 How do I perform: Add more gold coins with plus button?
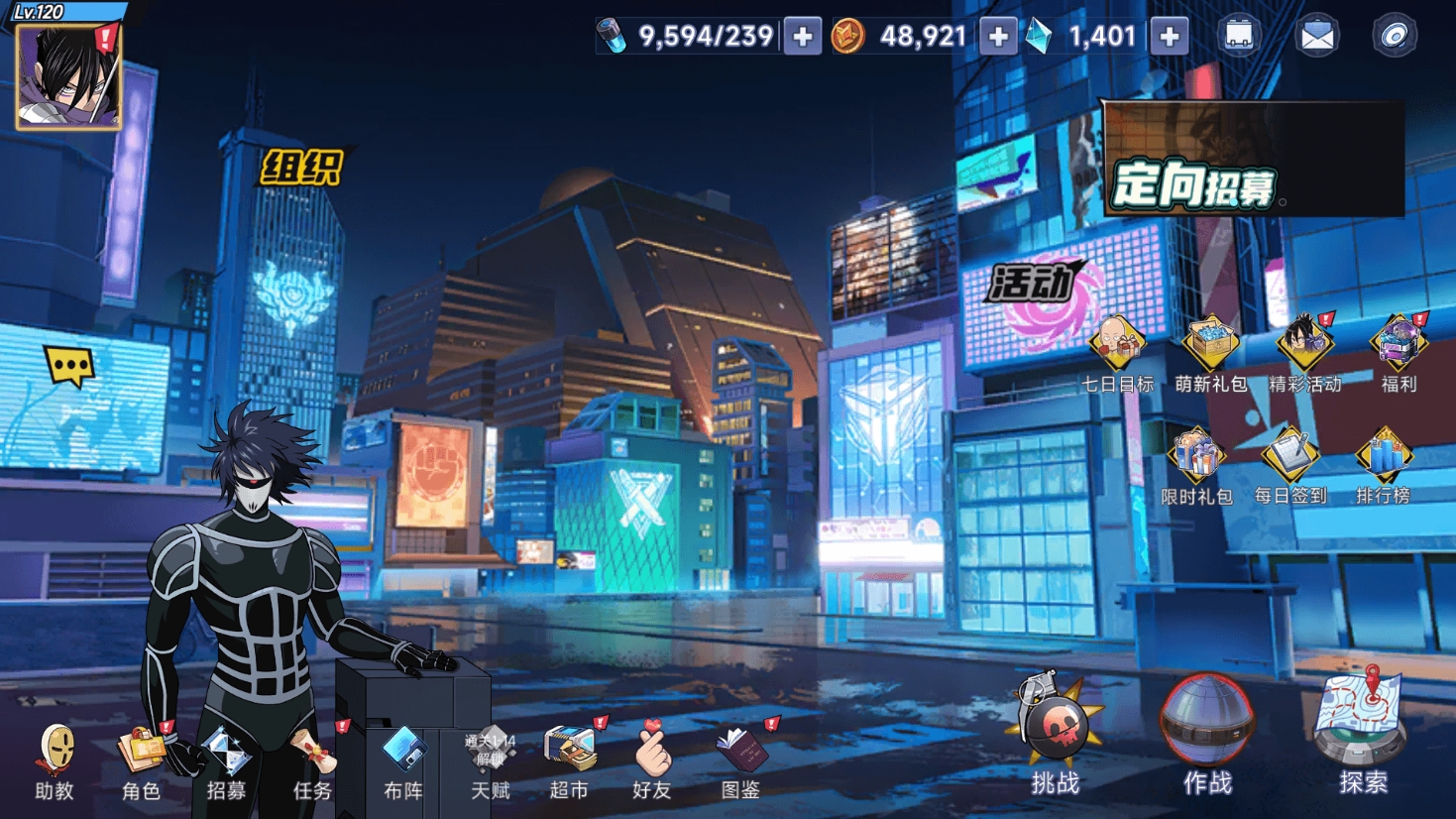(998, 37)
